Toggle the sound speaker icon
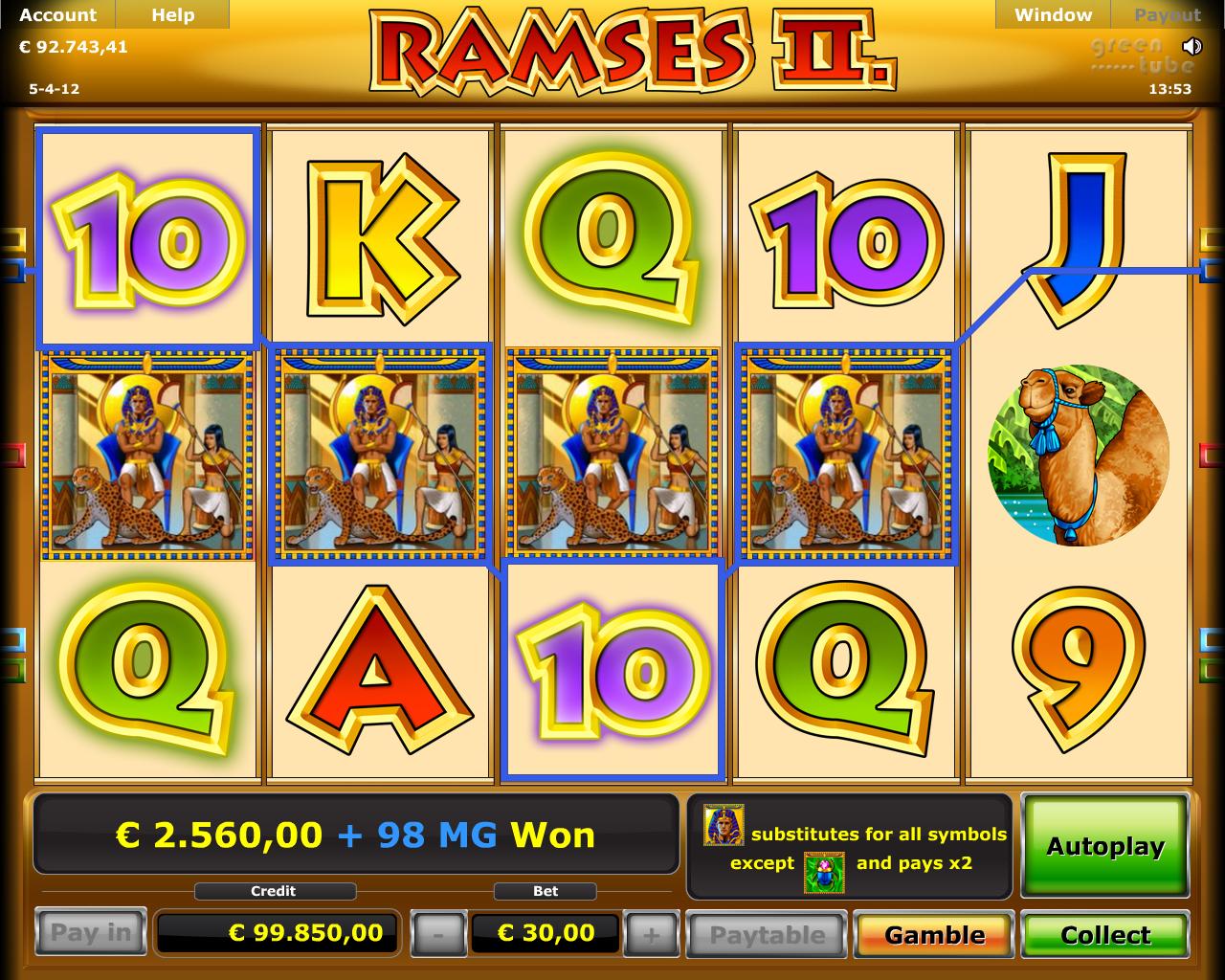The height and width of the screenshot is (980, 1225). 1192,46
